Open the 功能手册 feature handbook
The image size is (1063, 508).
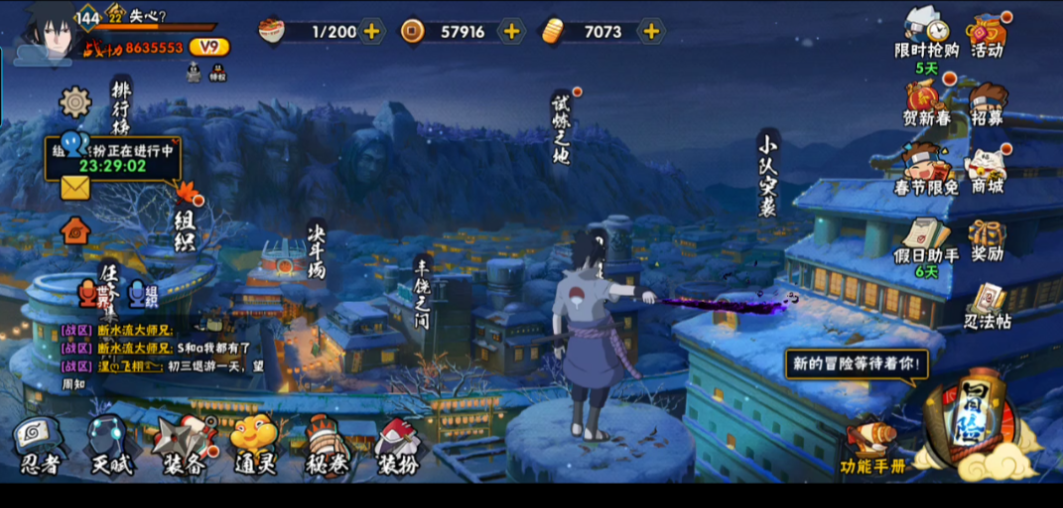[871, 445]
